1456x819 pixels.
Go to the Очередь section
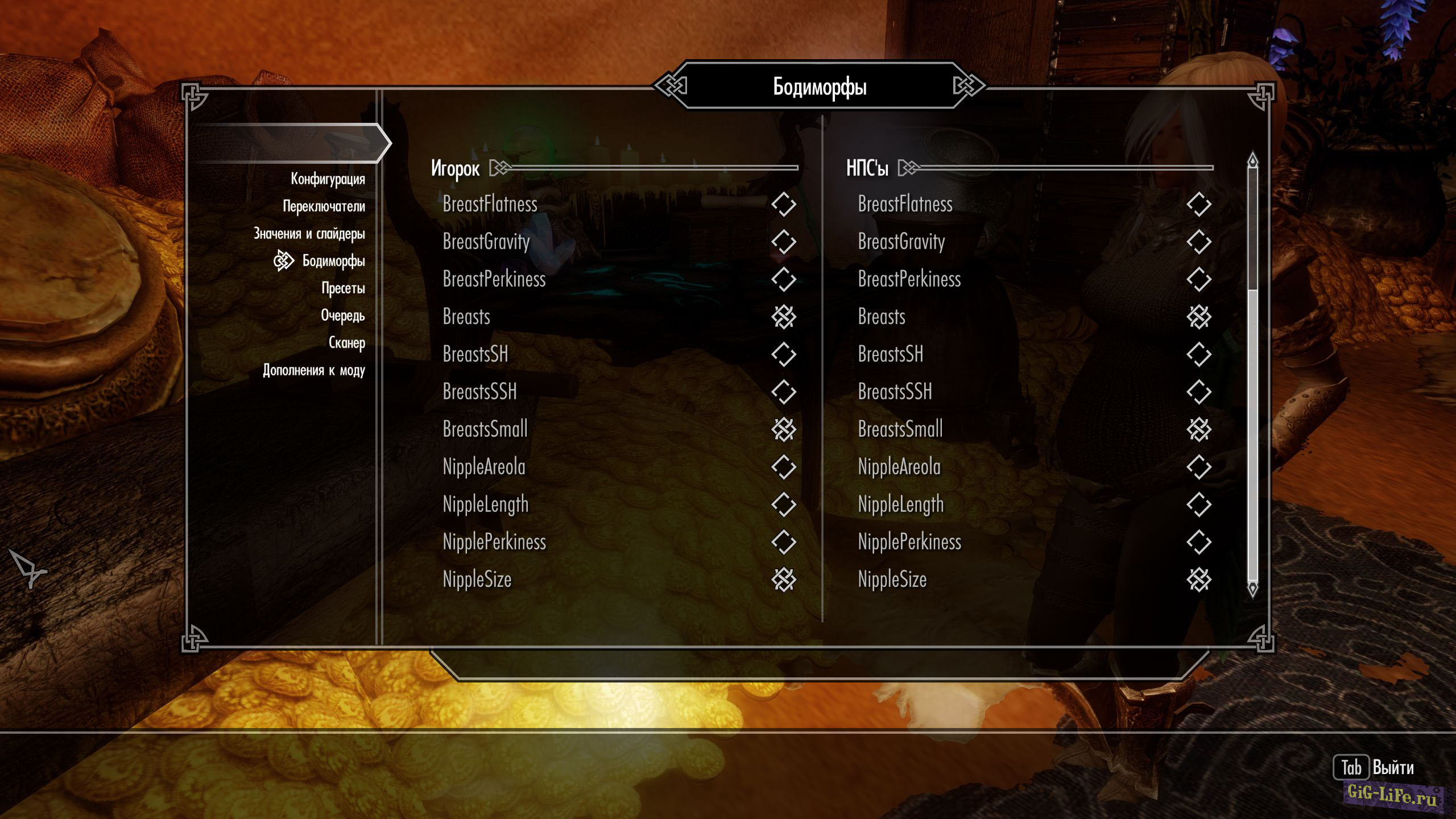pyautogui.click(x=342, y=316)
